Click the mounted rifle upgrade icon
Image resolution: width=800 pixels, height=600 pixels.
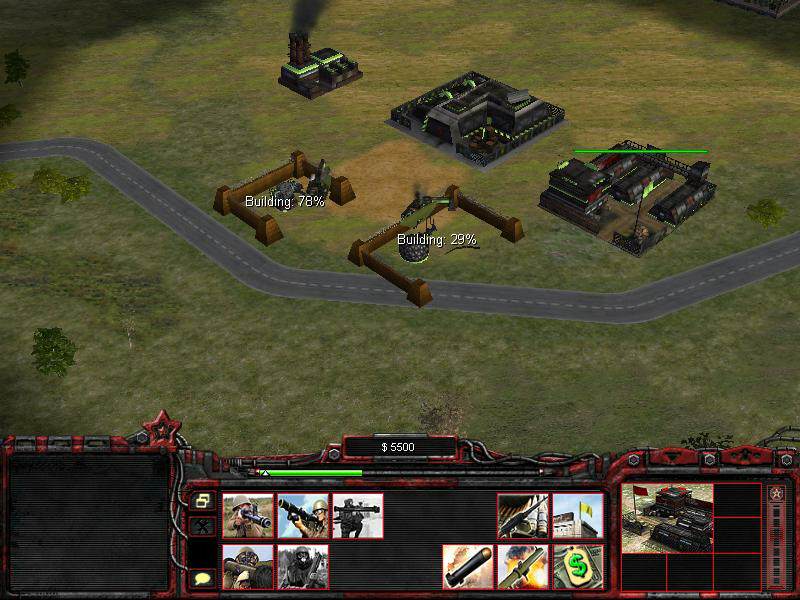(x=522, y=516)
